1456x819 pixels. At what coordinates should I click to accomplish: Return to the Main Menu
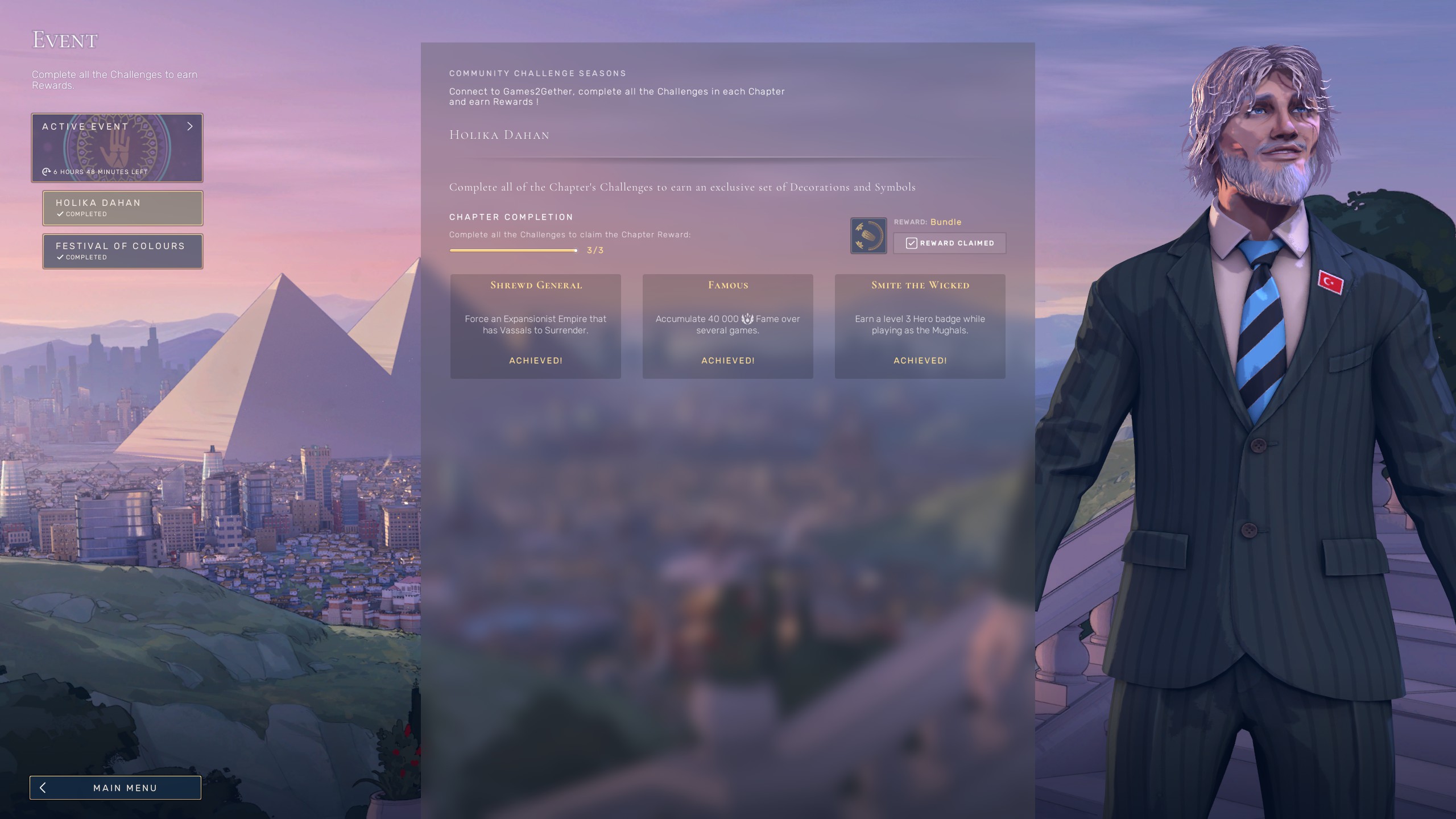[115, 788]
